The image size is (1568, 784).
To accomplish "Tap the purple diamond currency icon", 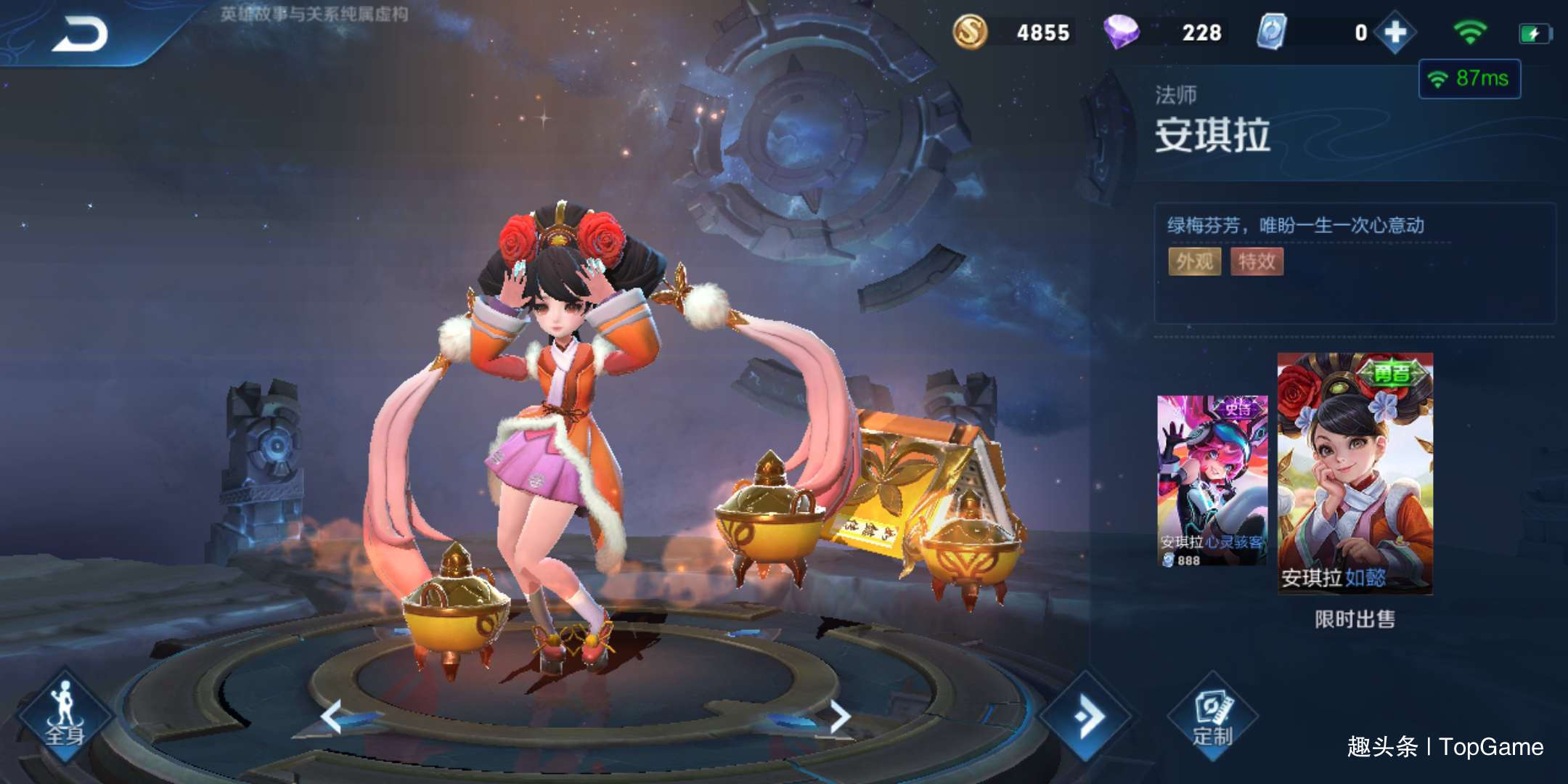I will click(x=1121, y=33).
